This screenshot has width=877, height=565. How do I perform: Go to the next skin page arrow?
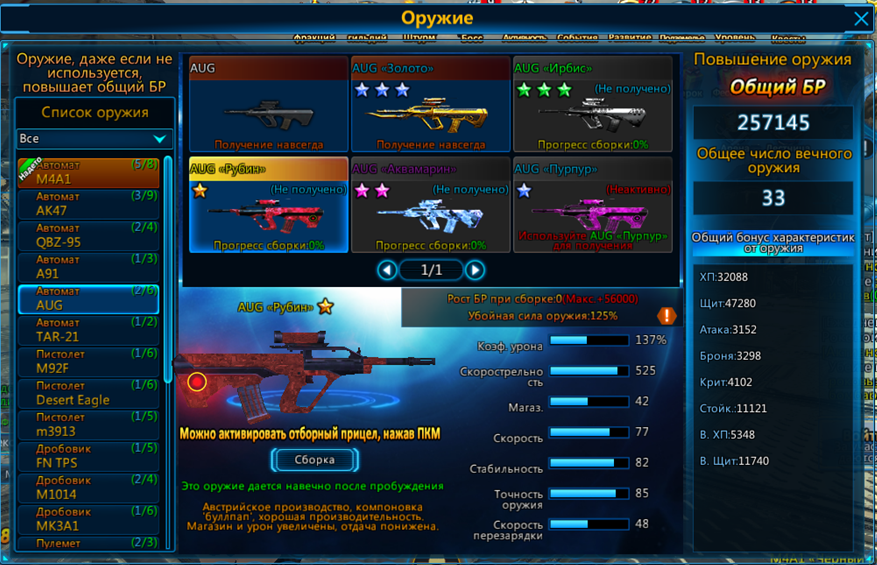click(475, 270)
